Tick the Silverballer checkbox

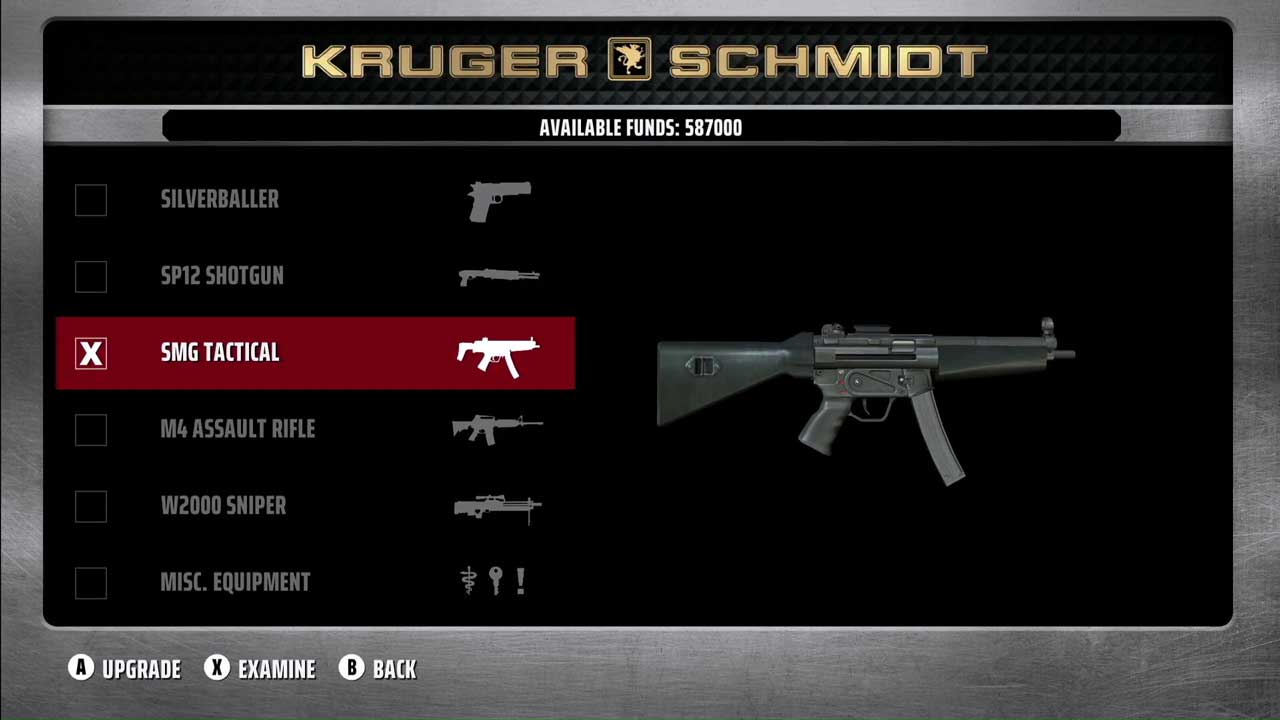(91, 200)
